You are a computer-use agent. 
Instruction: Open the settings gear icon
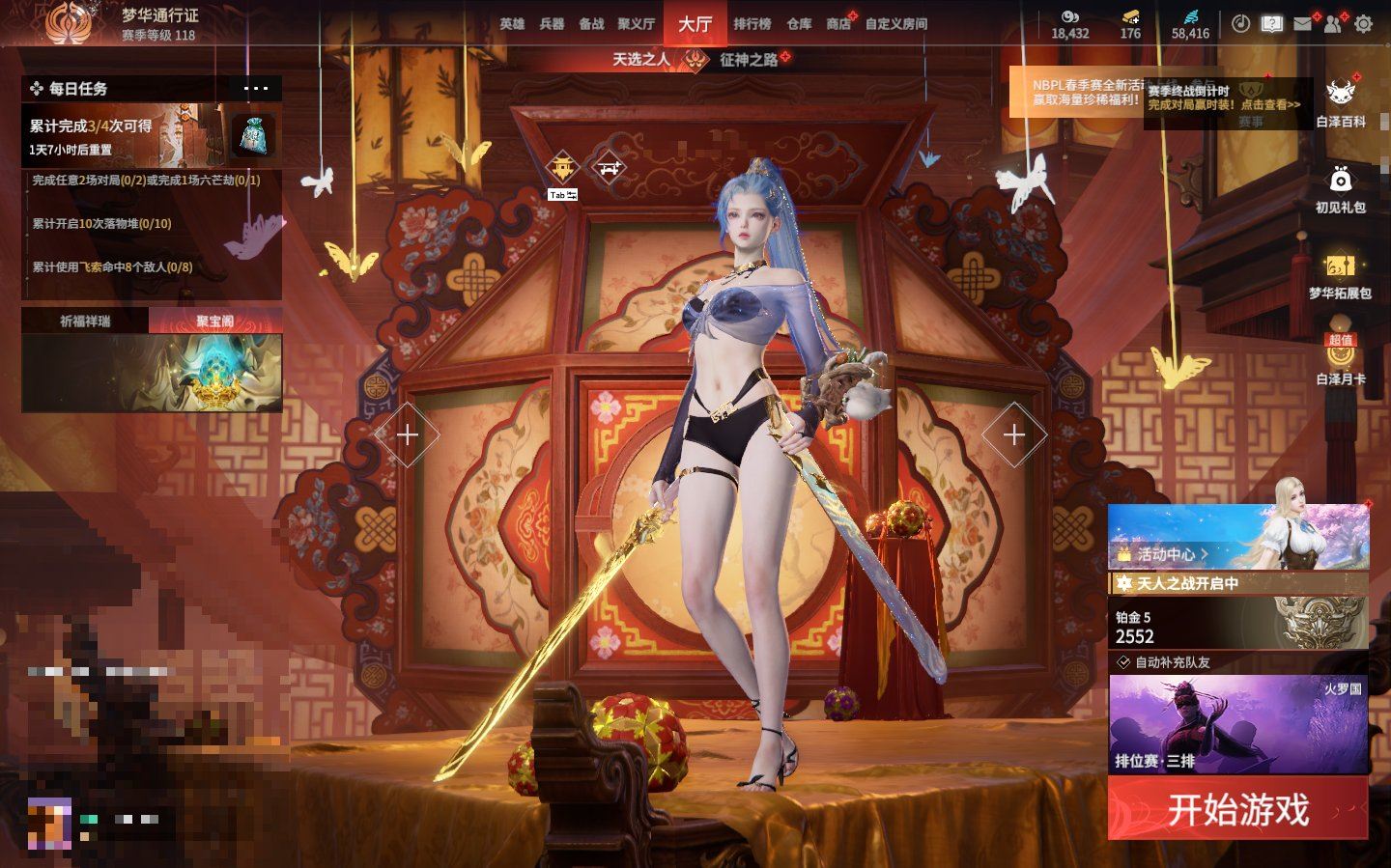1363,24
